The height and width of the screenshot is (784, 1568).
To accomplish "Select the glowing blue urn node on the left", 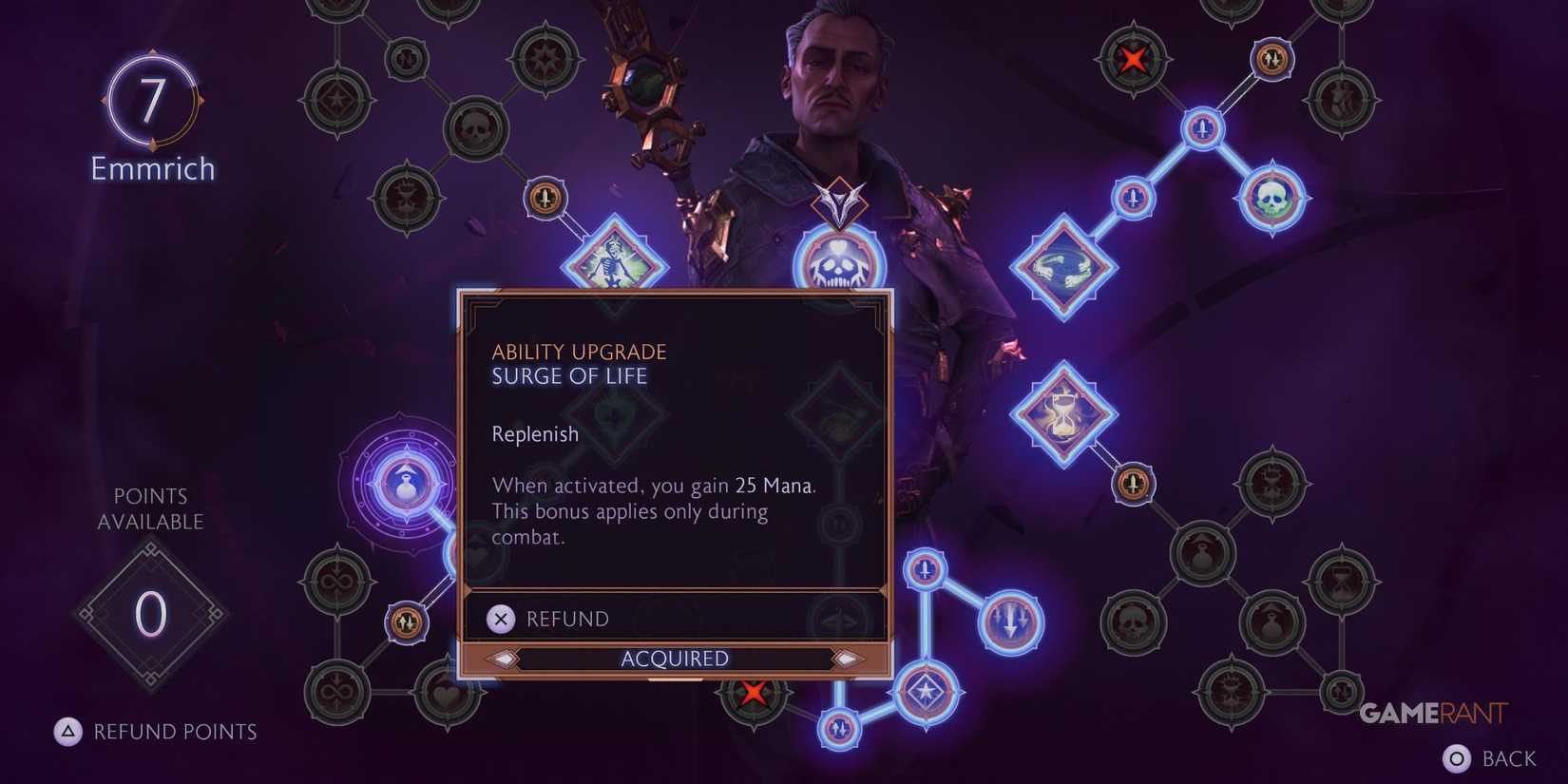I will (x=407, y=484).
